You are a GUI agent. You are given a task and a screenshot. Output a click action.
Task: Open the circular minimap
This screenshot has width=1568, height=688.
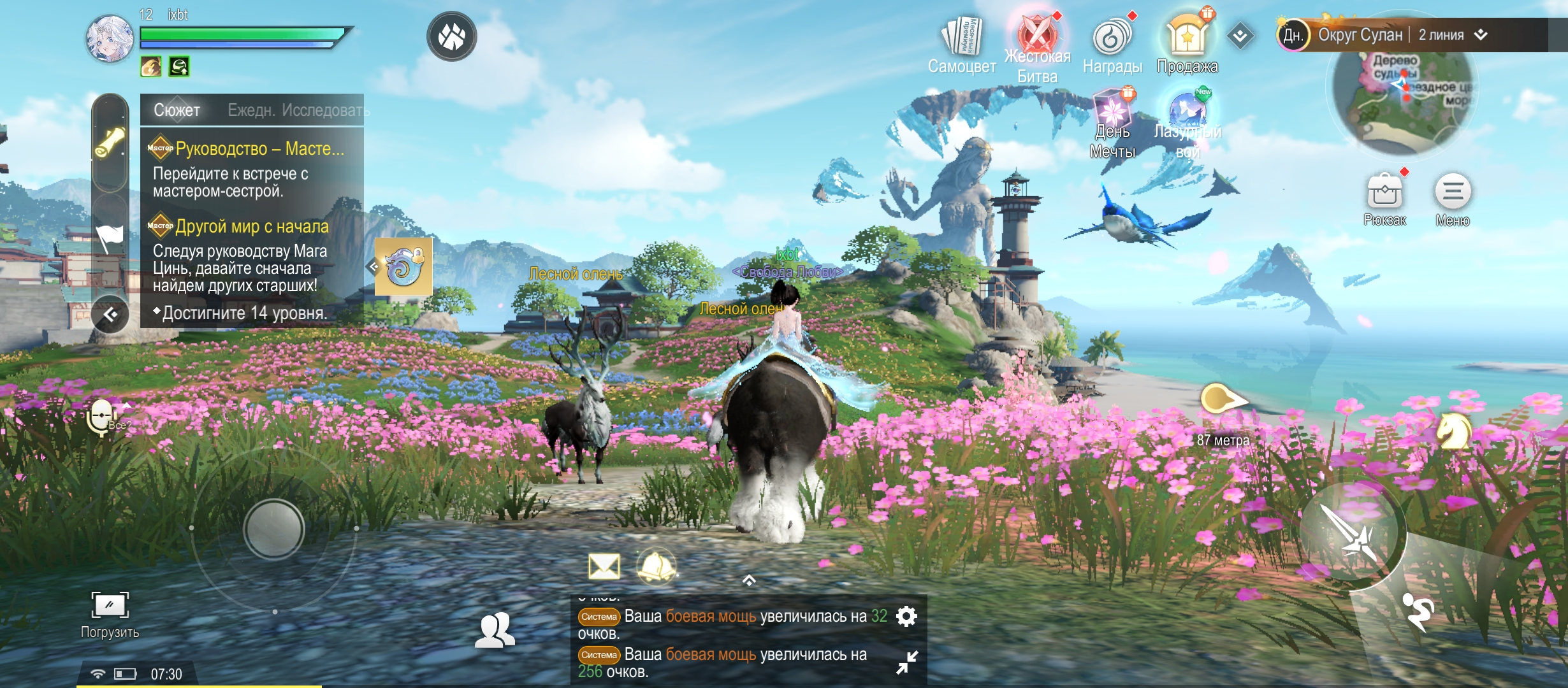1402,102
